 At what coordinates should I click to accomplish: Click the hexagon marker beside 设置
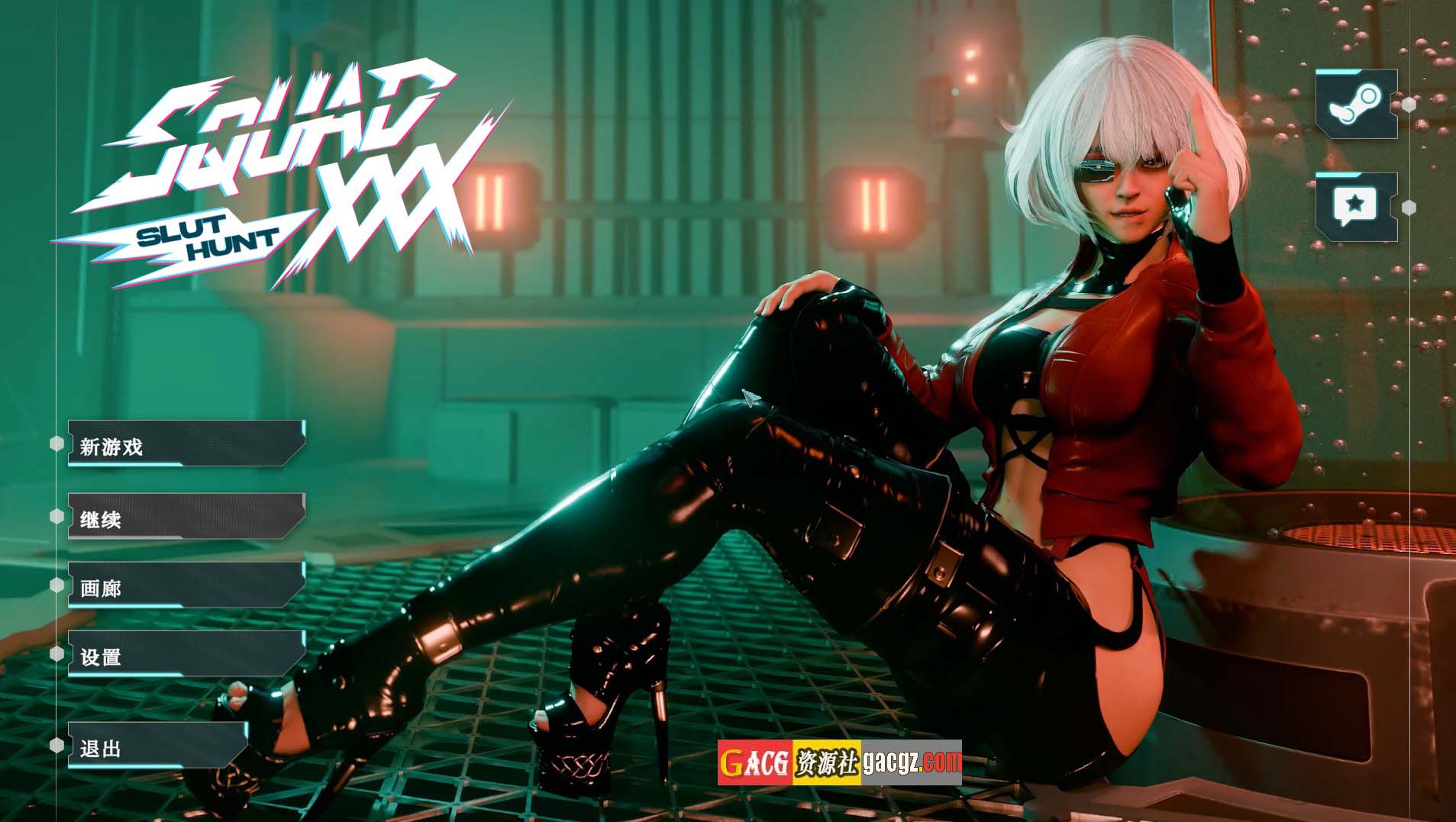coord(57,654)
